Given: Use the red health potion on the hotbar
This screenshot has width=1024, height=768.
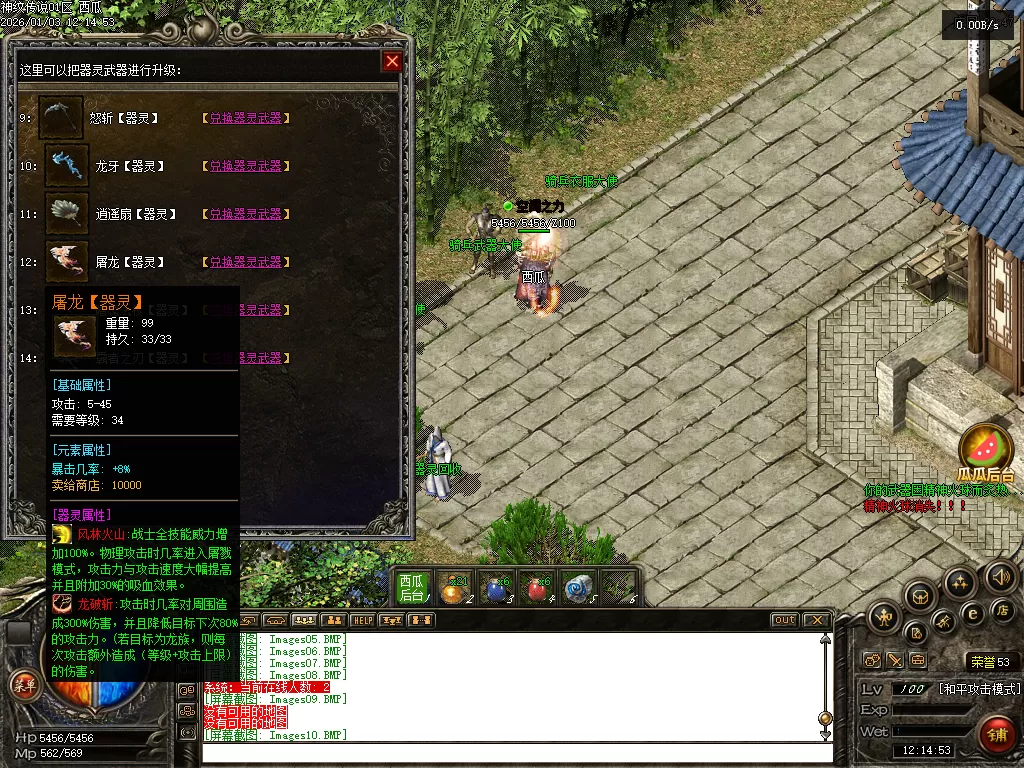Looking at the screenshot, I should coord(538,588).
